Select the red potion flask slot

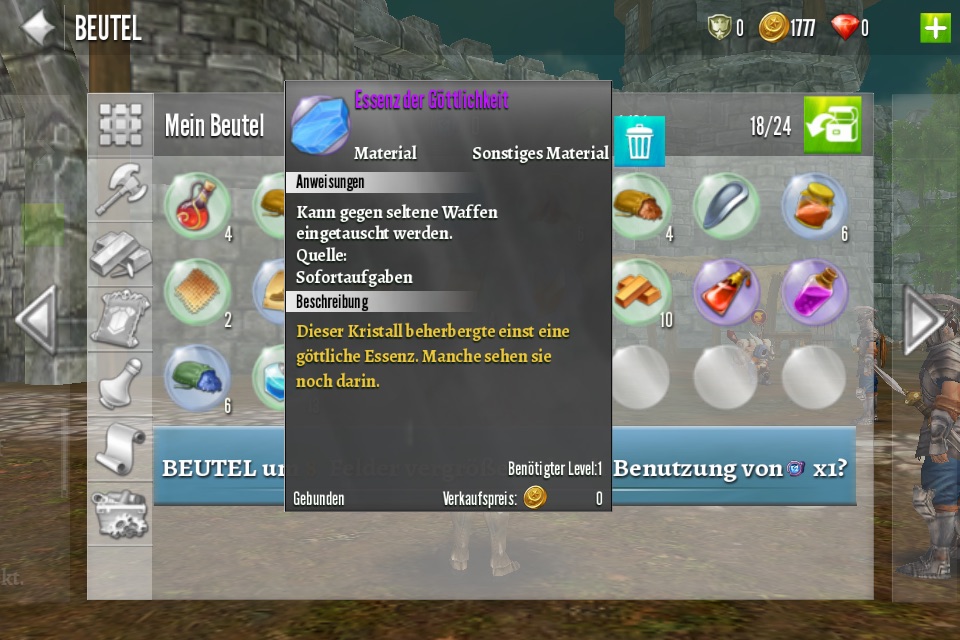click(197, 205)
